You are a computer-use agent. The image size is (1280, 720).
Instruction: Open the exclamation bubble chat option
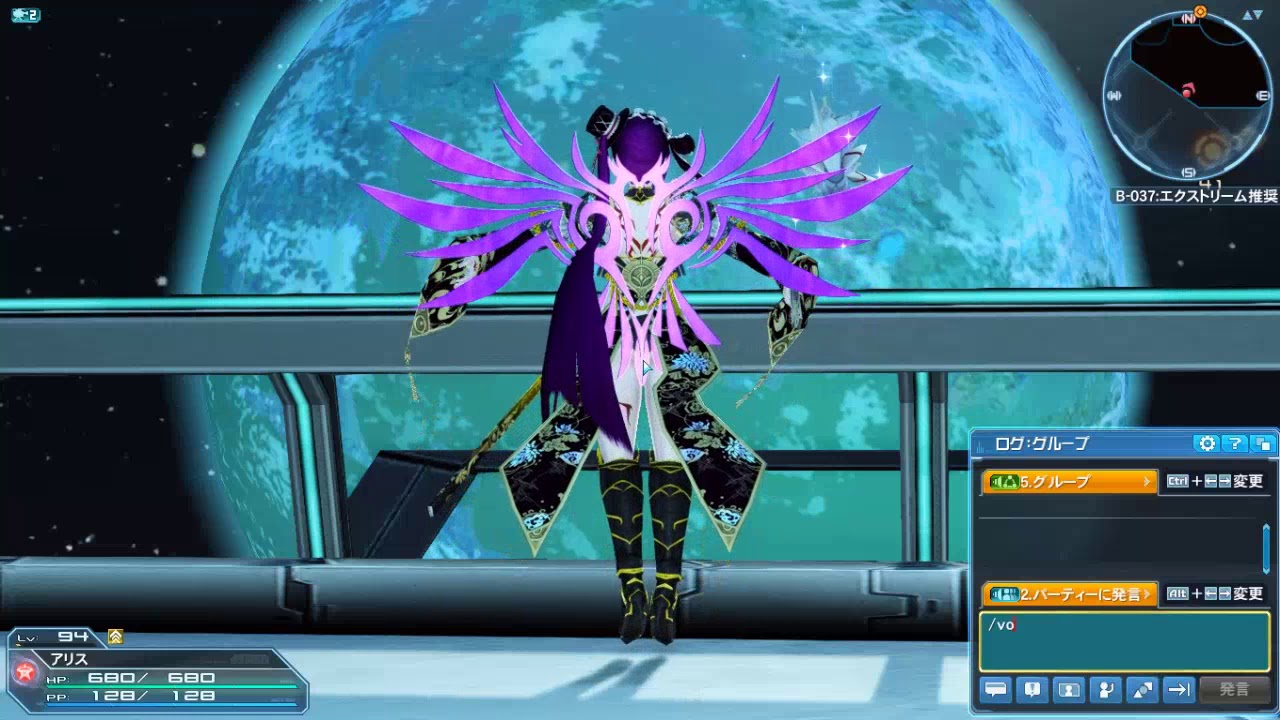coord(1032,689)
